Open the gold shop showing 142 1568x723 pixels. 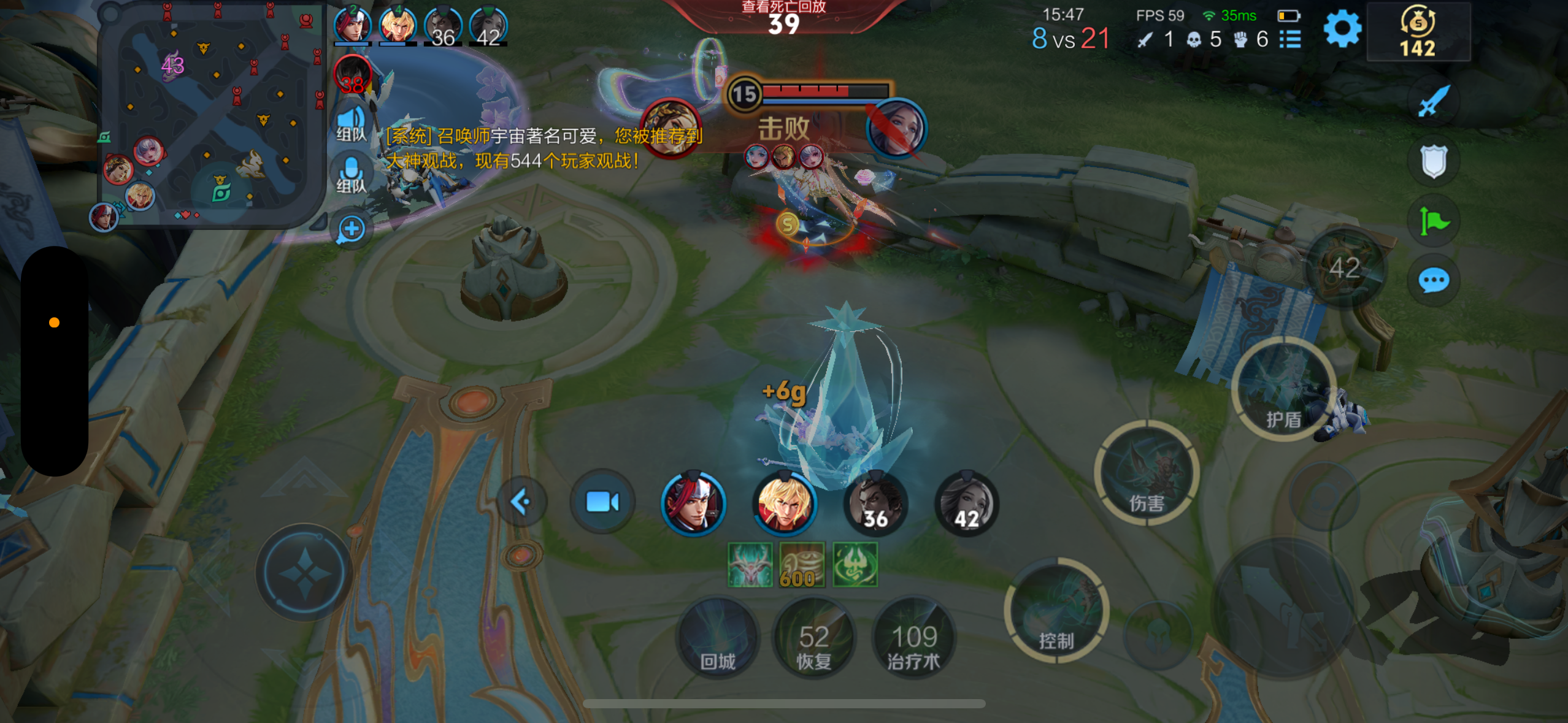(x=1418, y=32)
